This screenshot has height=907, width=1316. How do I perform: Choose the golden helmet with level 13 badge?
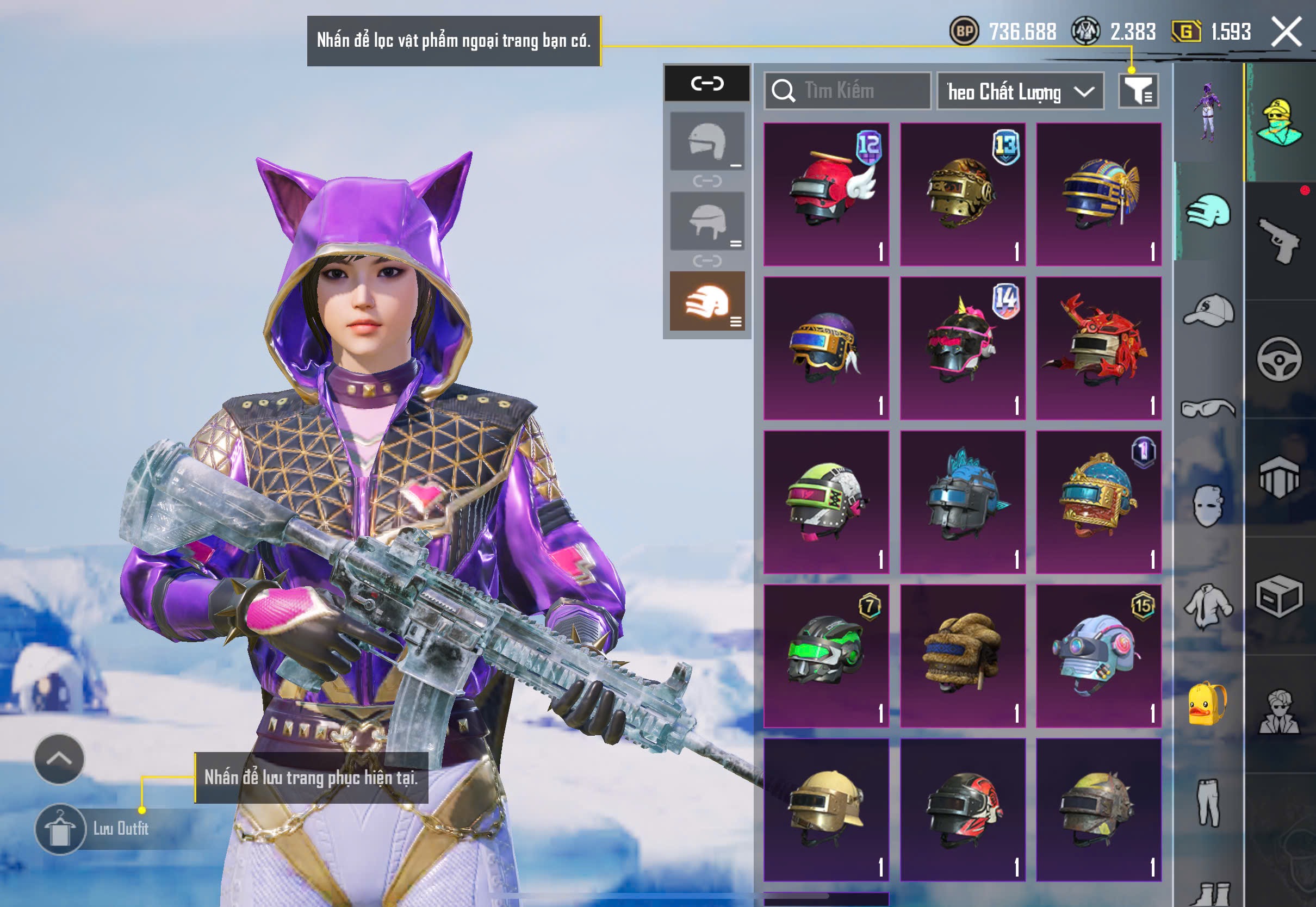click(x=963, y=194)
